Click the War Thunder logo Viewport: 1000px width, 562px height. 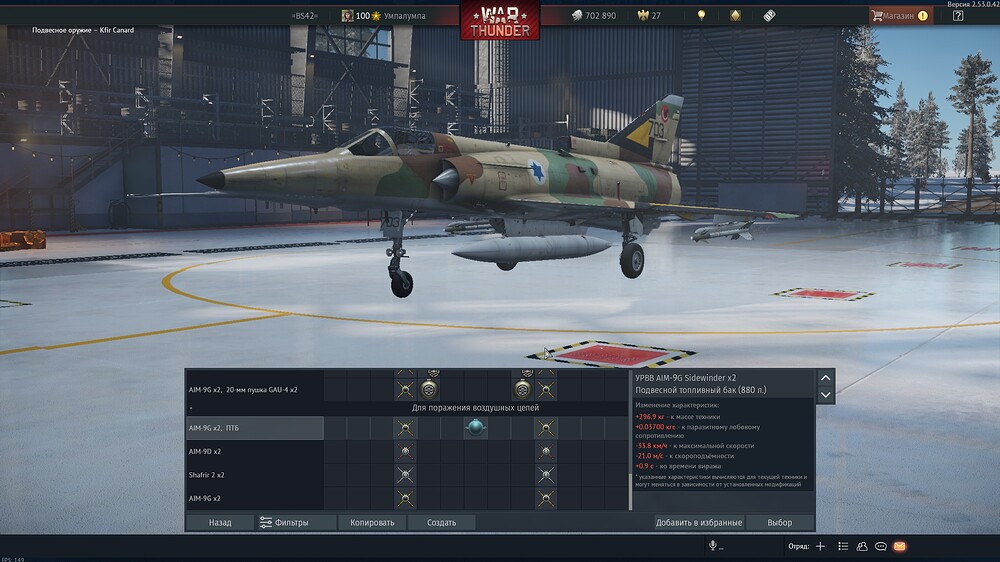499,20
